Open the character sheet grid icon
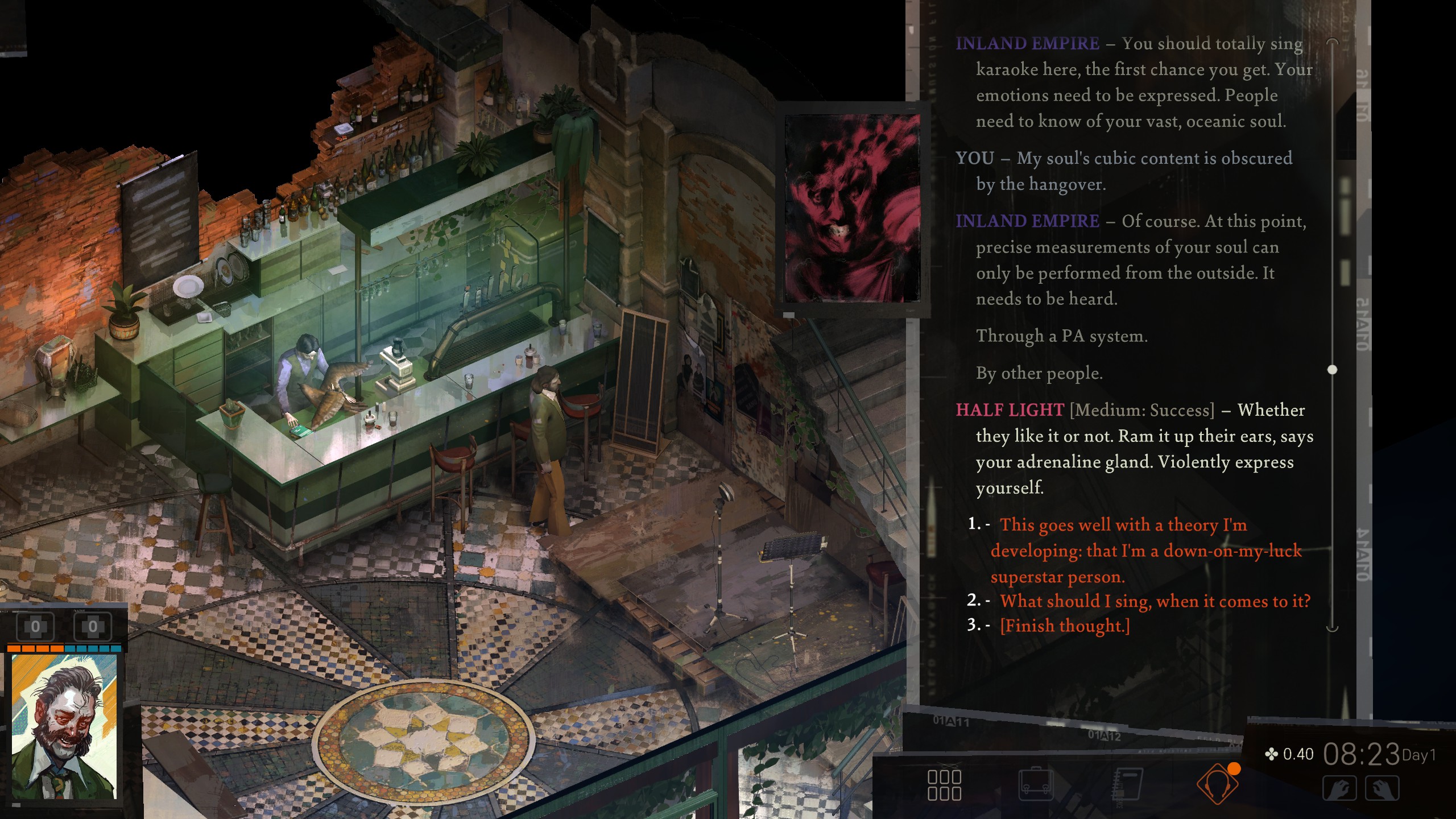Image resolution: width=1456 pixels, height=819 pixels. 944,785
